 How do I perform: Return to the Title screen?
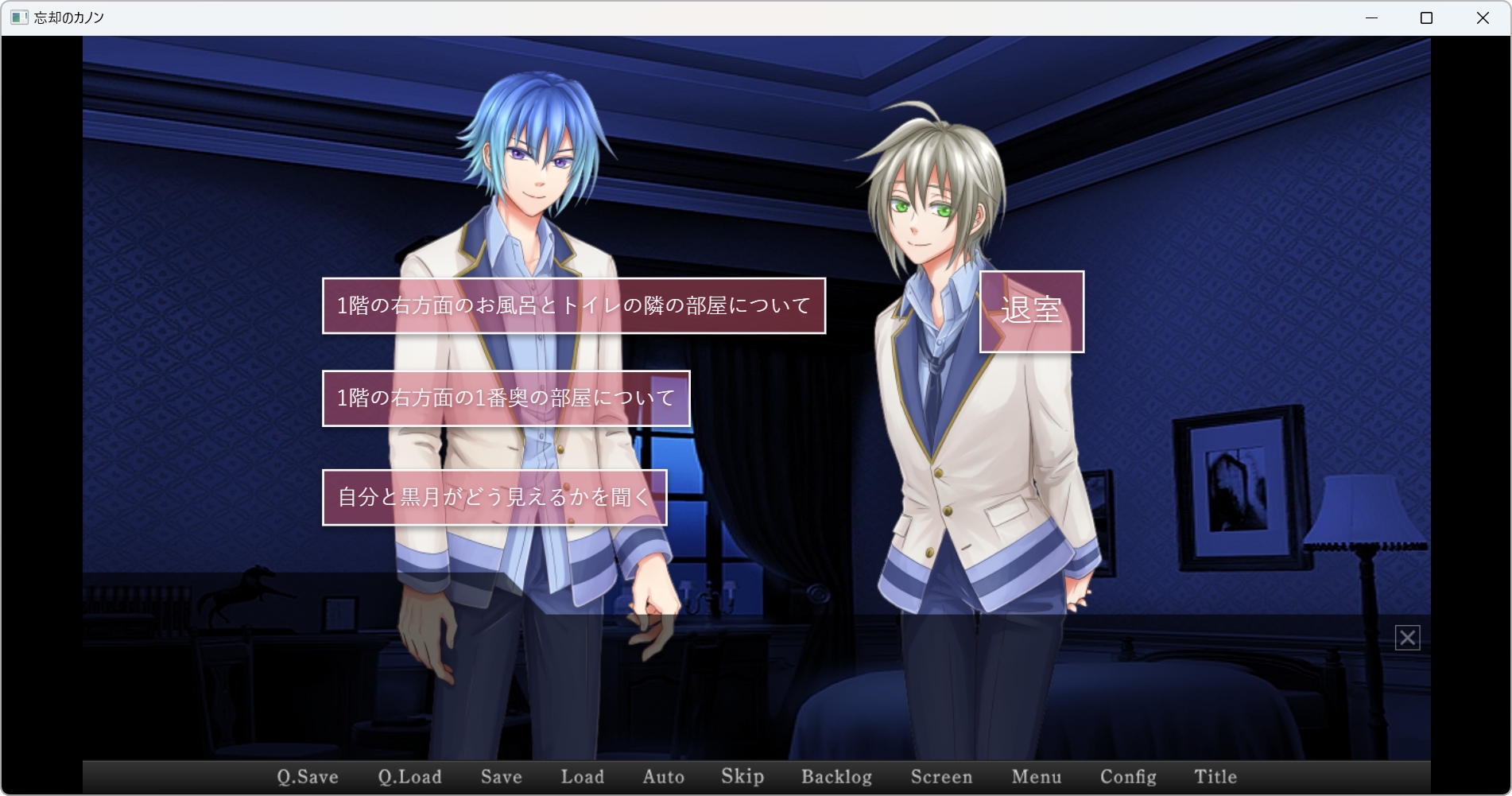pos(1215,777)
